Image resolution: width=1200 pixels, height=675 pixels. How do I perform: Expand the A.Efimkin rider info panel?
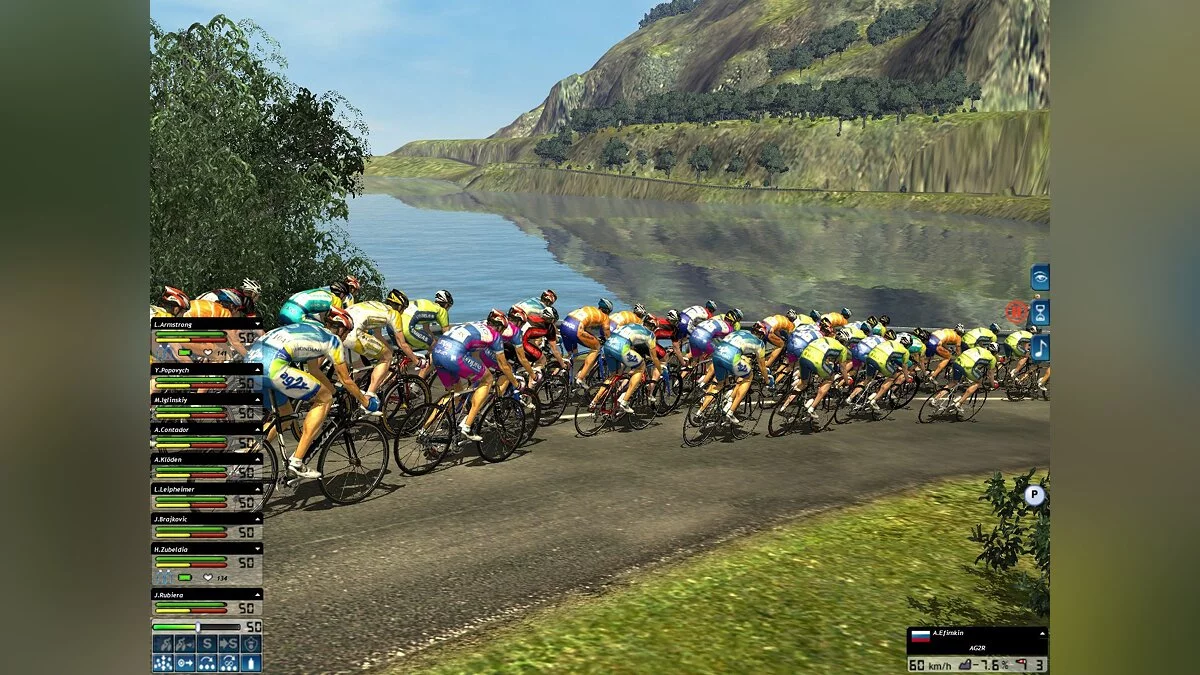click(x=1040, y=633)
